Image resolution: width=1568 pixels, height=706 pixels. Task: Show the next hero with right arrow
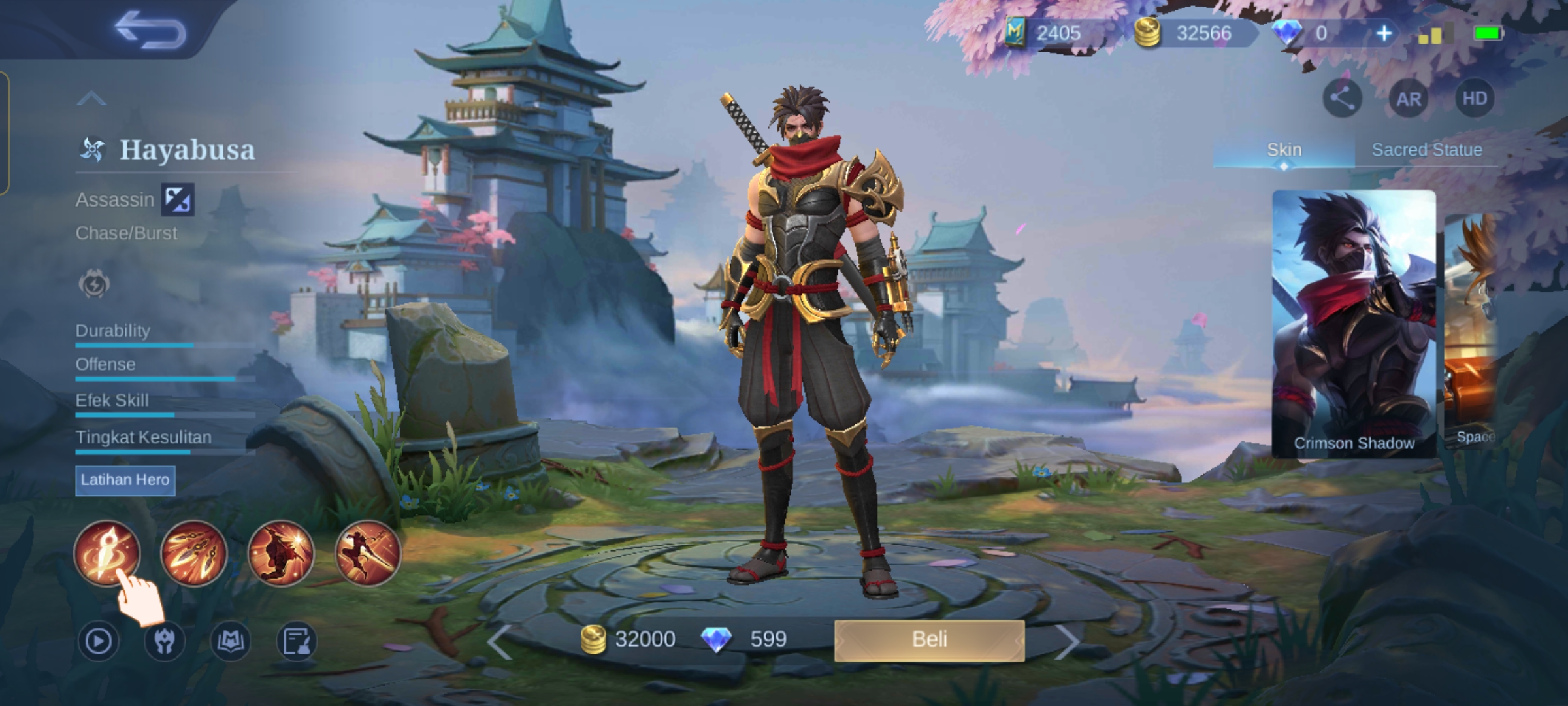coord(1068,643)
